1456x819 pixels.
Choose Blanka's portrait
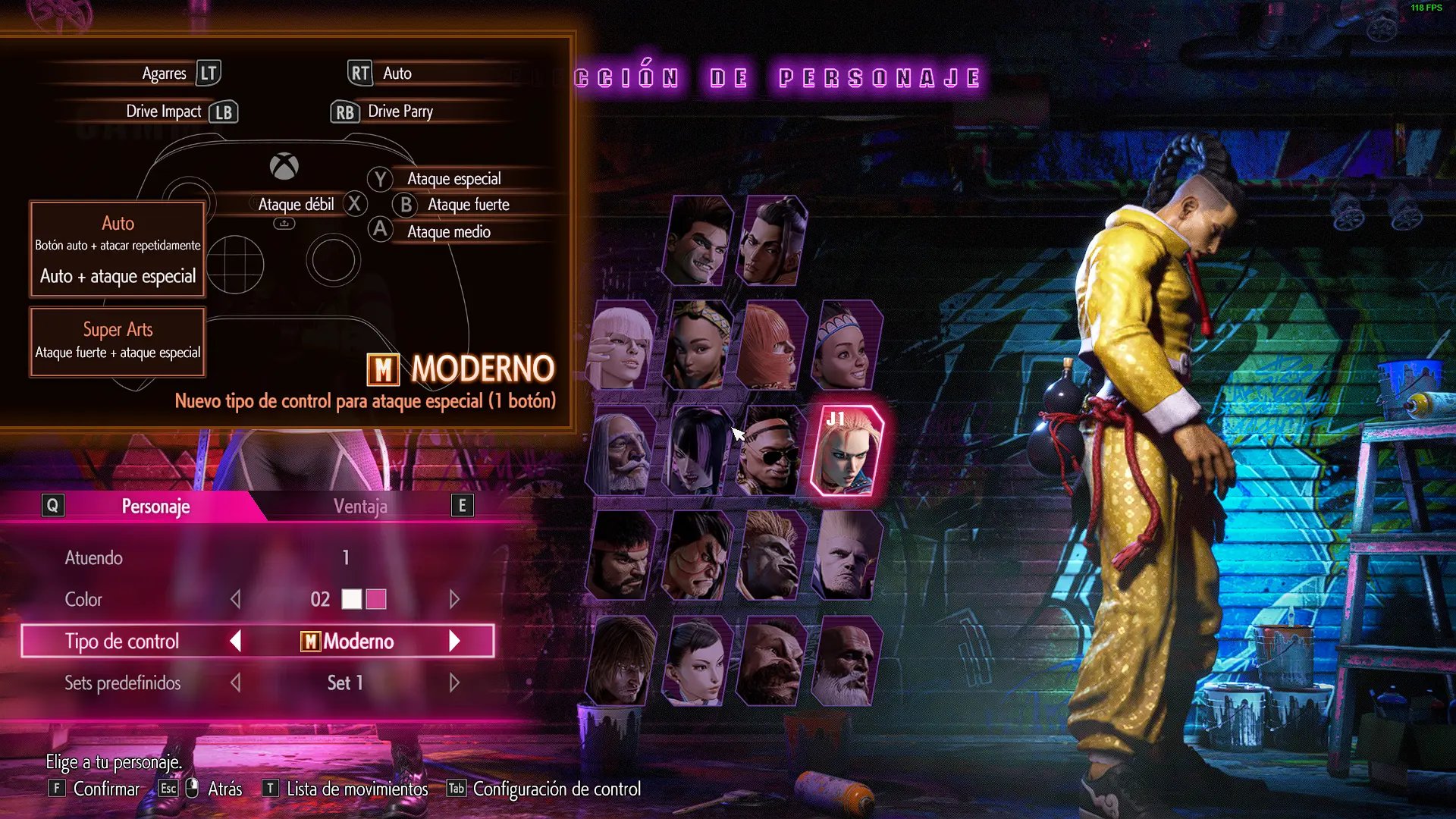771,555
